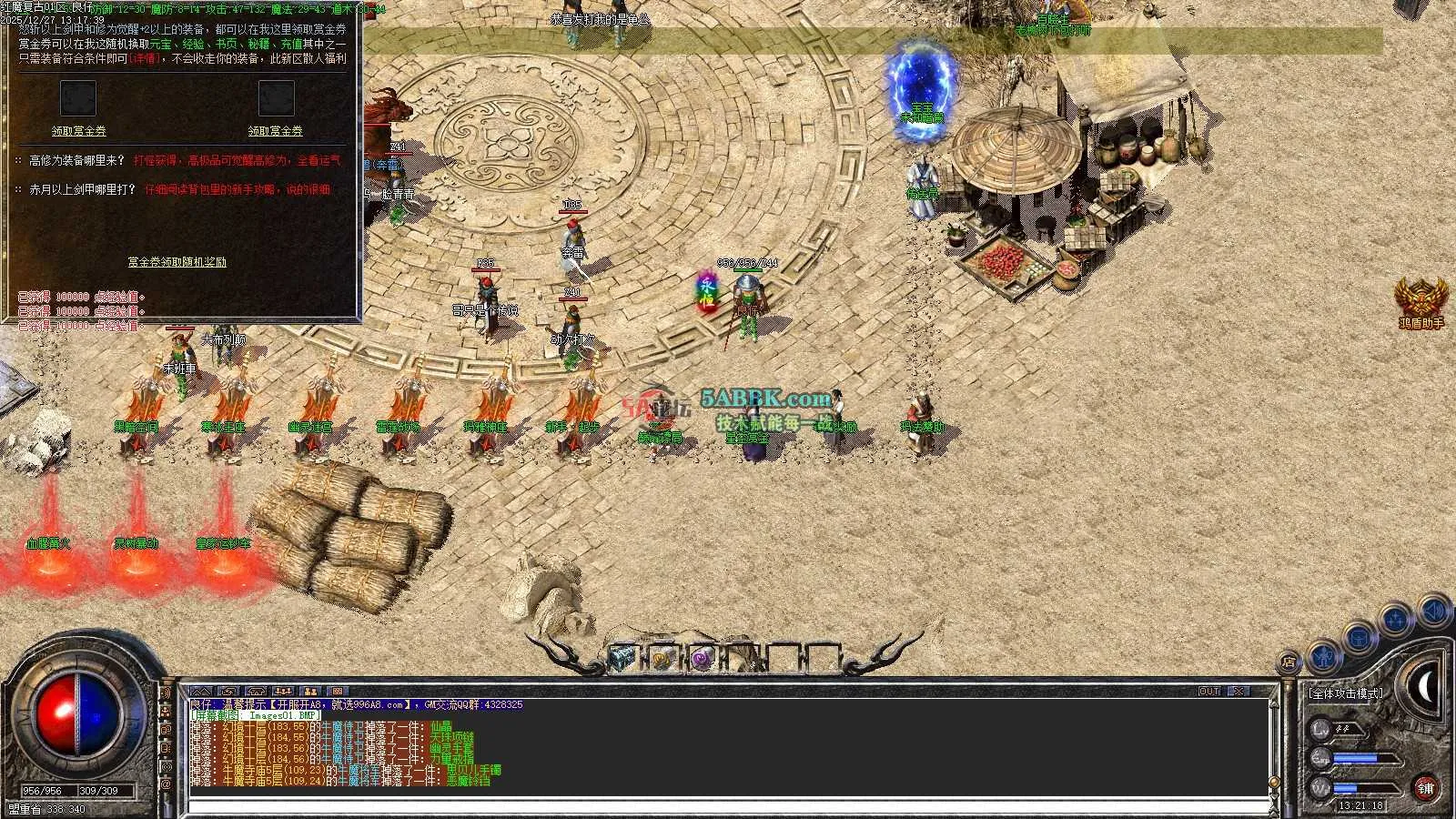Open the bag round blue button
This screenshot has width=1456, height=819.
click(x=1359, y=637)
